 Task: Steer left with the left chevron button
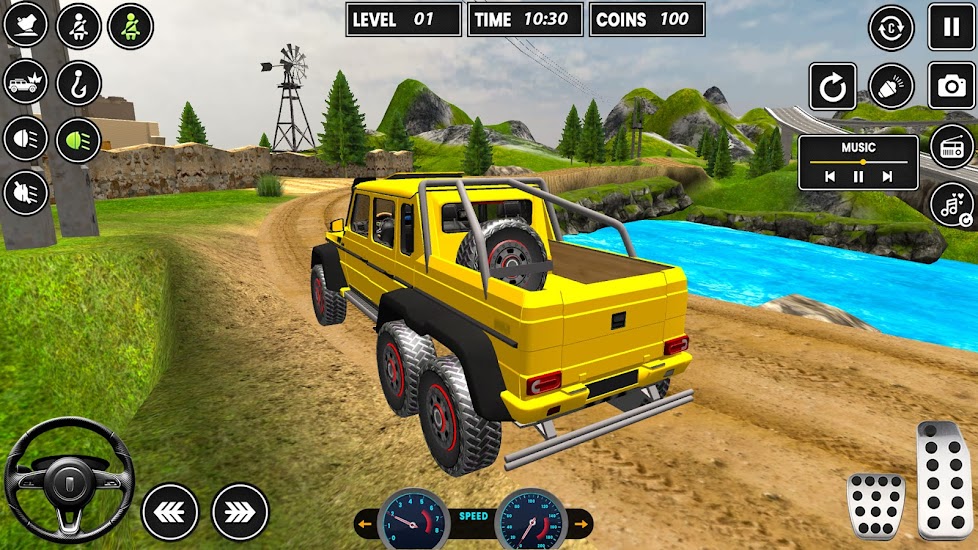point(170,511)
